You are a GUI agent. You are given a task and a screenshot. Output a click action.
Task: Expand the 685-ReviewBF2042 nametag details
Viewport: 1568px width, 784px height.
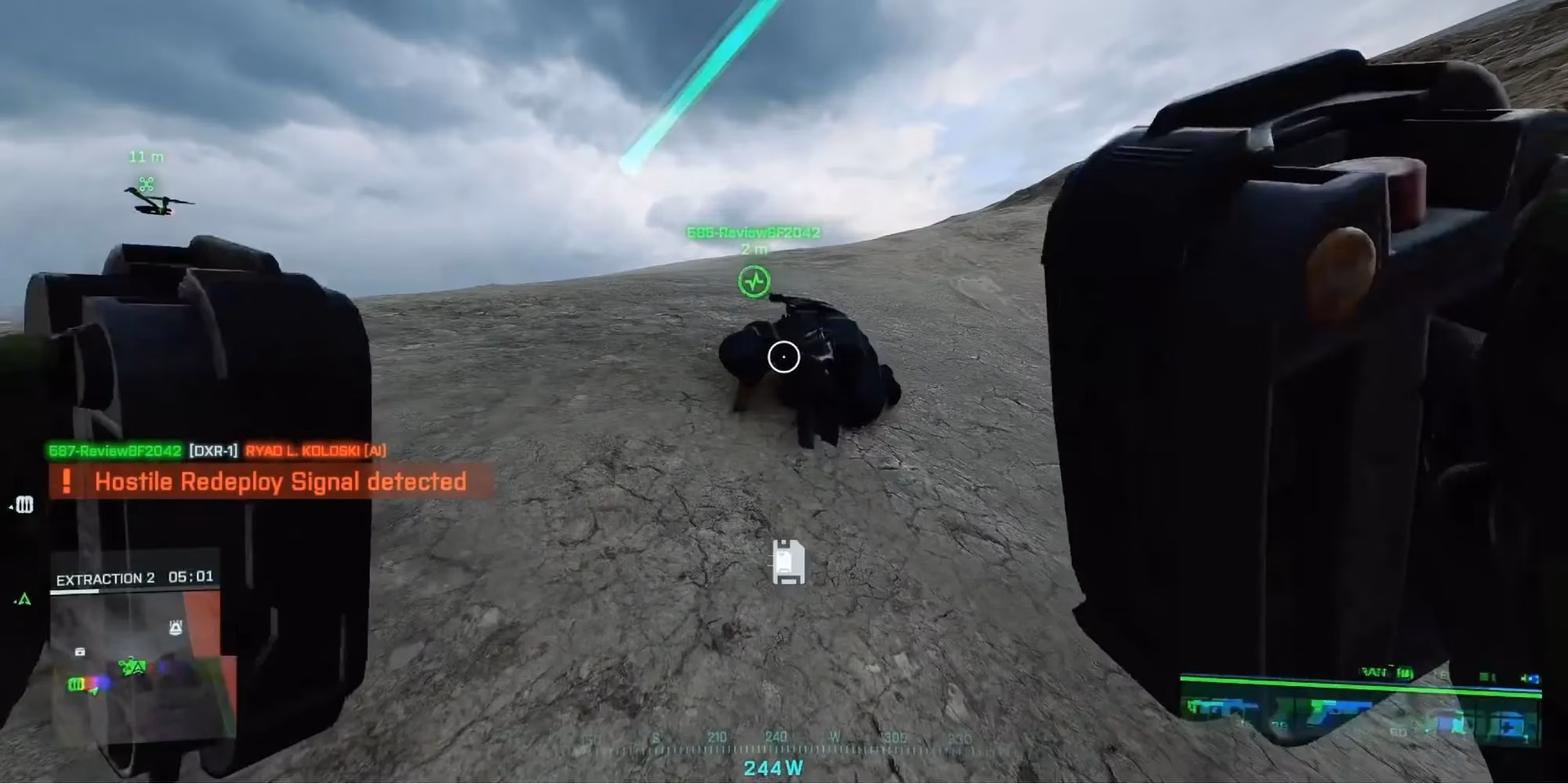pyautogui.click(x=753, y=232)
